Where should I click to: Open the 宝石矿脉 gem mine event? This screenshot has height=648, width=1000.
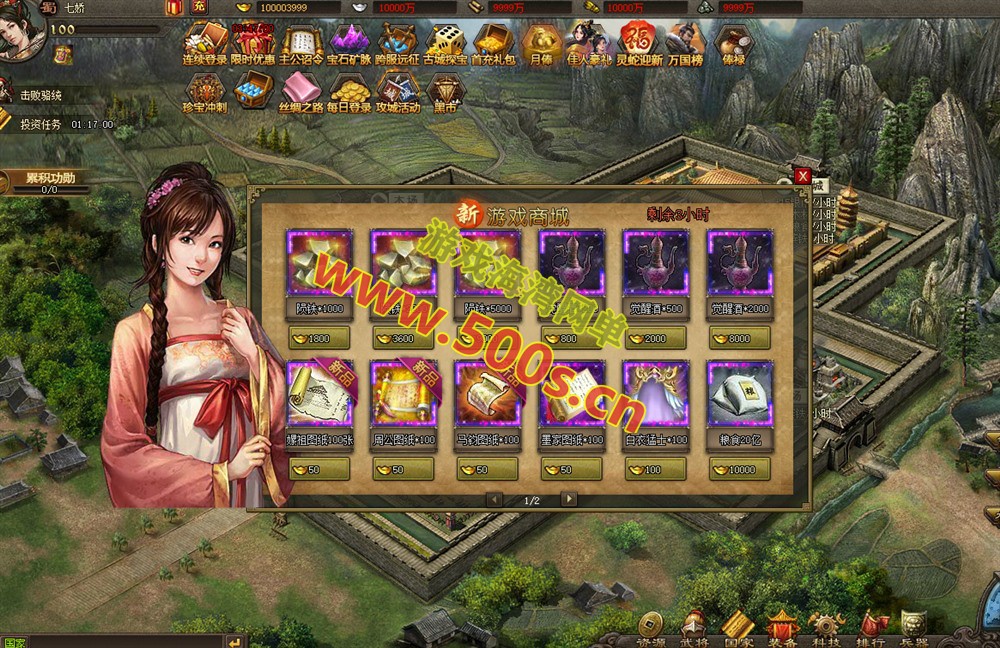click(x=349, y=45)
